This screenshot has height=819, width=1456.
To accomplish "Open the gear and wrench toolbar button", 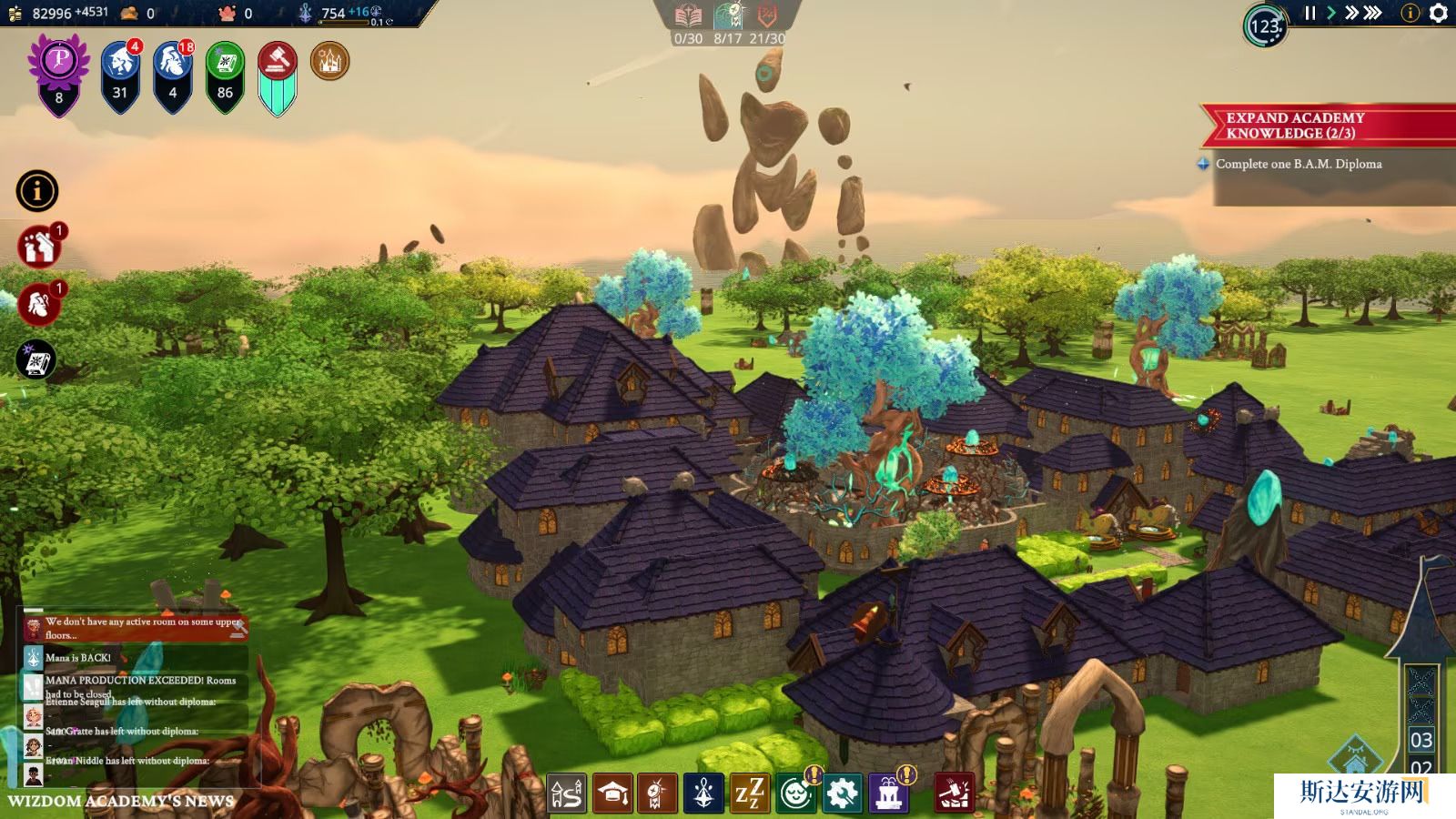I will point(843,794).
